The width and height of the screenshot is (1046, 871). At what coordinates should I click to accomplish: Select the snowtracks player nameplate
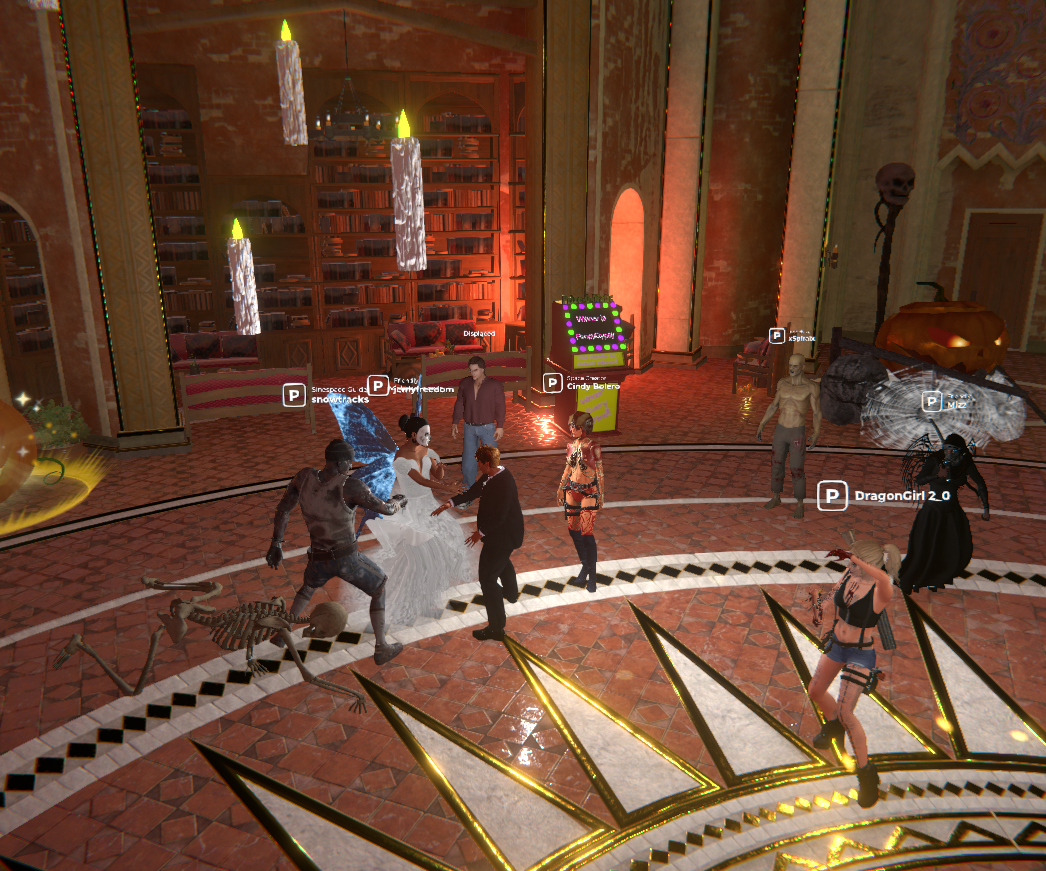click(327, 395)
